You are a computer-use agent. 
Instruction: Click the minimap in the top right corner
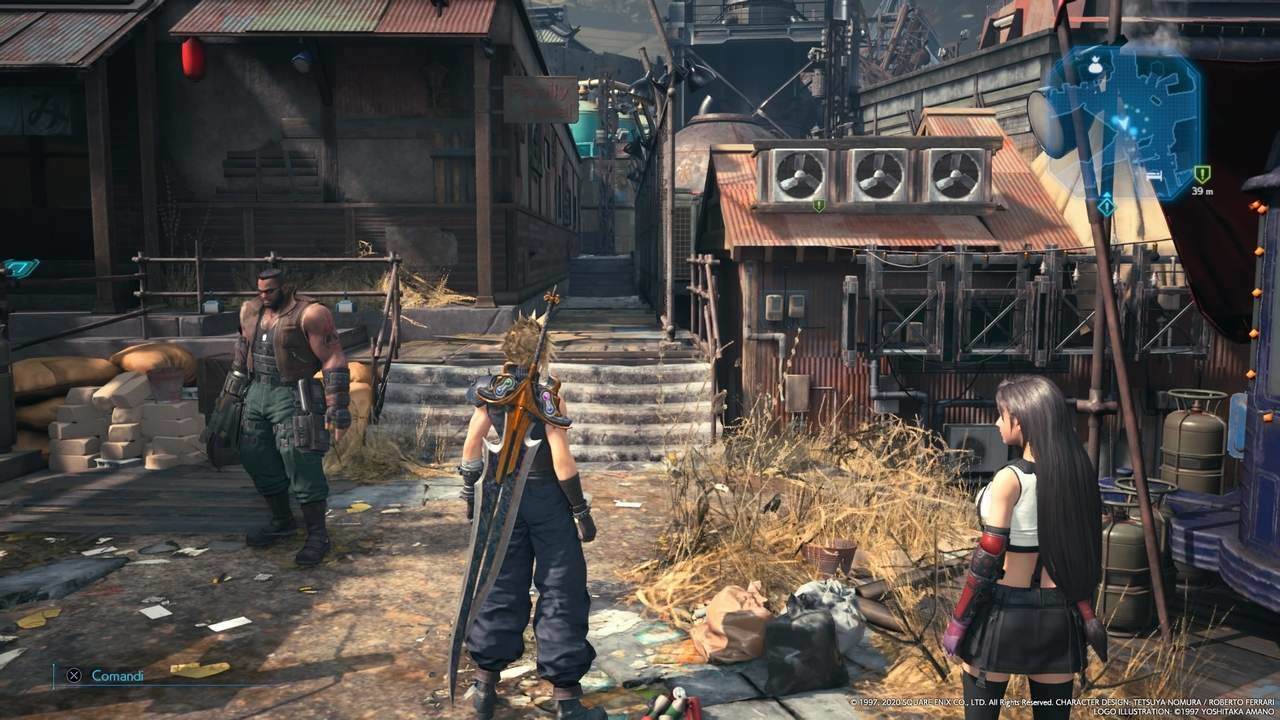coord(1130,120)
